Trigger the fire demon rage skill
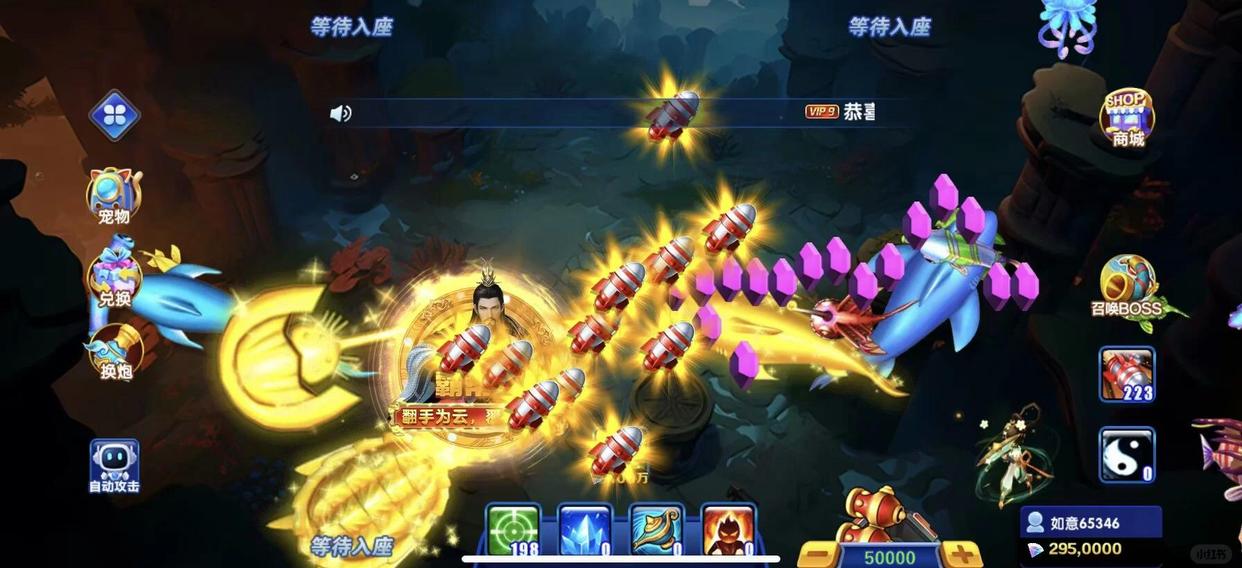This screenshot has height=568, width=1242. pyautogui.click(x=728, y=529)
